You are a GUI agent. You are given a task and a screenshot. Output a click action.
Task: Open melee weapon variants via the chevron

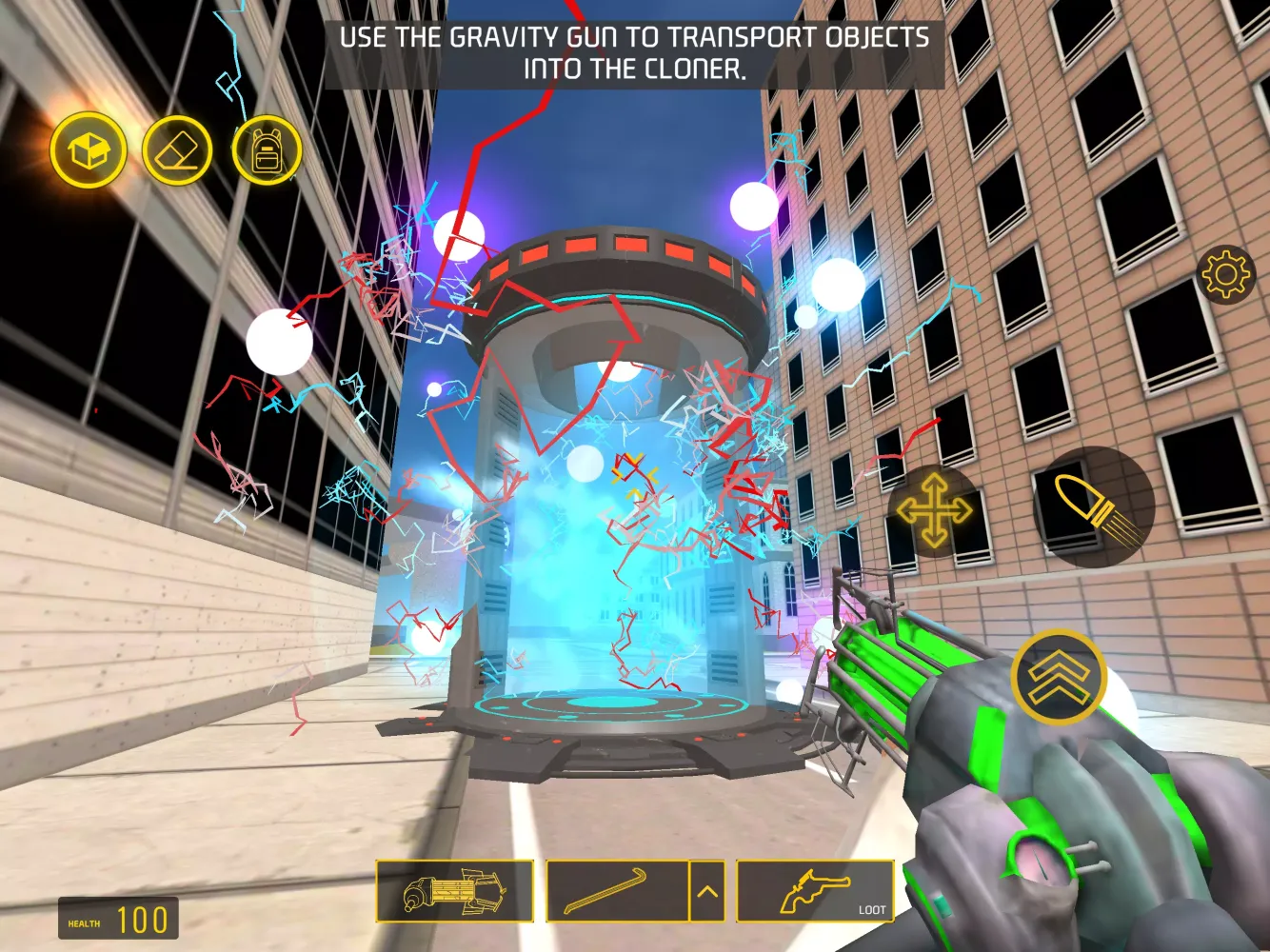708,892
